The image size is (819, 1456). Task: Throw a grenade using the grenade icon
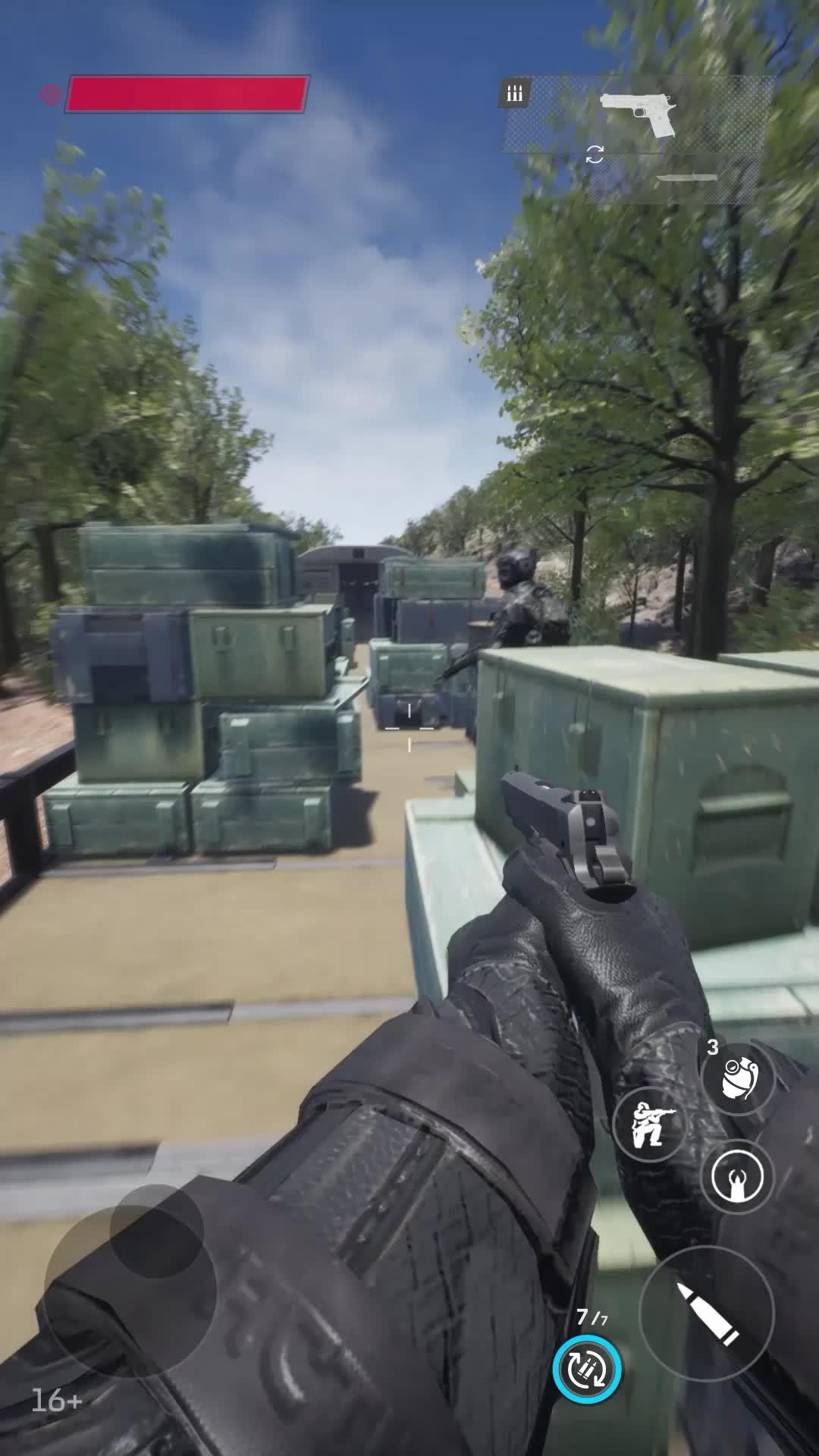pyautogui.click(x=737, y=1078)
